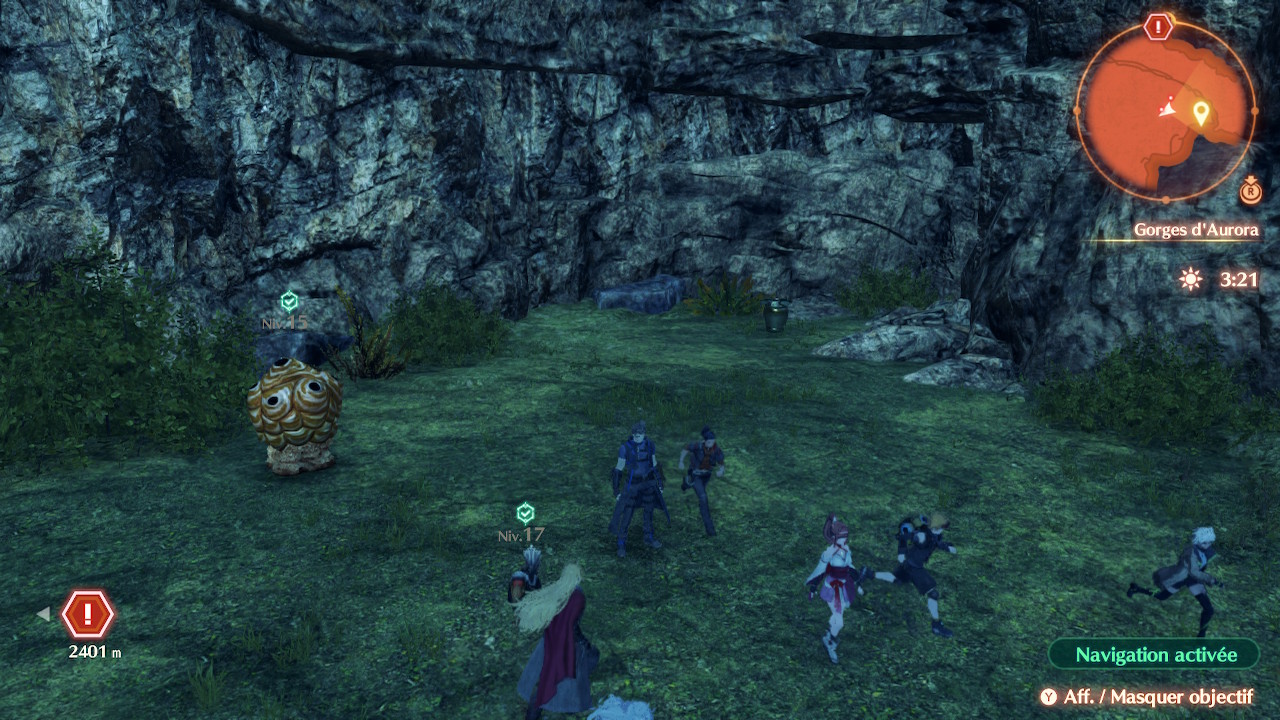Image resolution: width=1280 pixels, height=720 pixels.
Task: Select the red quest alert atop the minimap
Action: [1158, 27]
